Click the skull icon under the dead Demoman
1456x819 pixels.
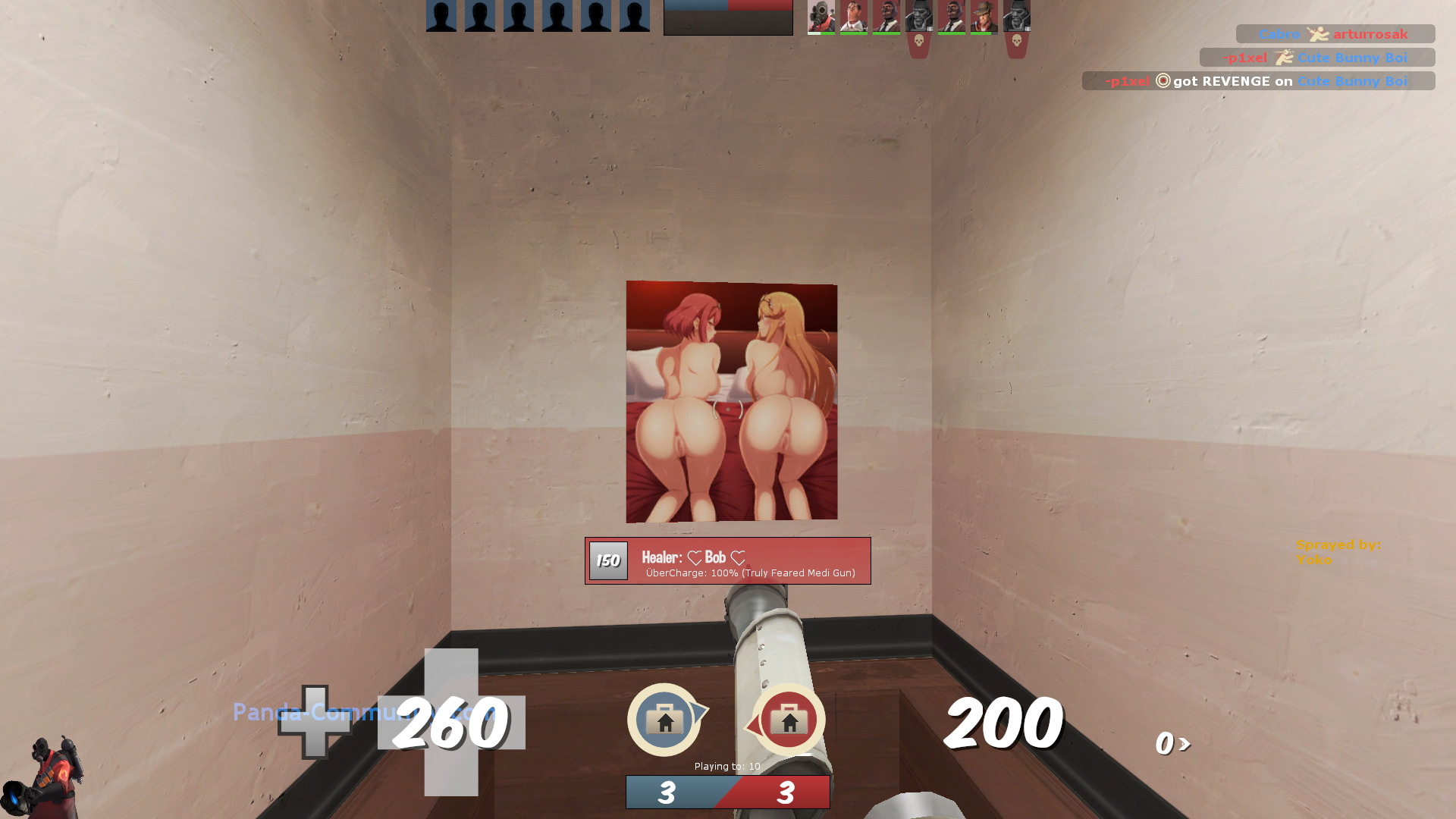click(x=920, y=42)
